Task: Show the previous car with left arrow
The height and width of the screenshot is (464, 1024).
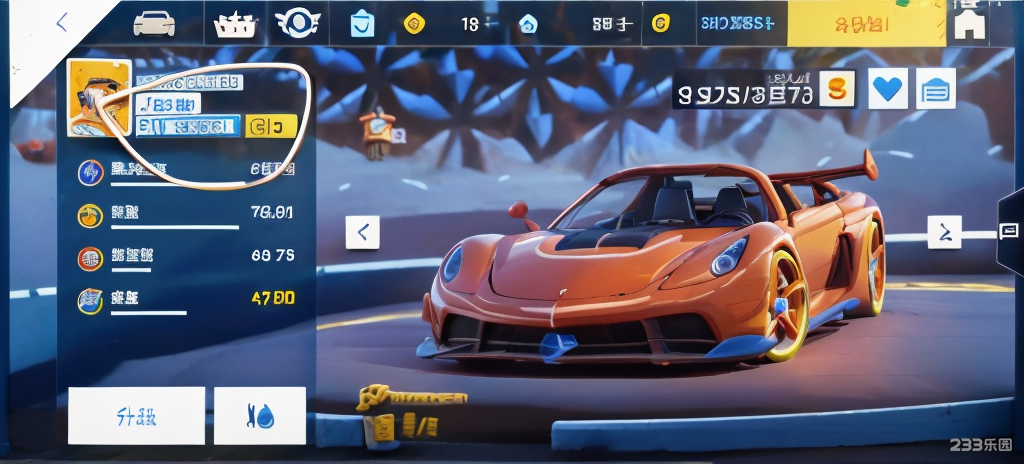Action: point(362,233)
